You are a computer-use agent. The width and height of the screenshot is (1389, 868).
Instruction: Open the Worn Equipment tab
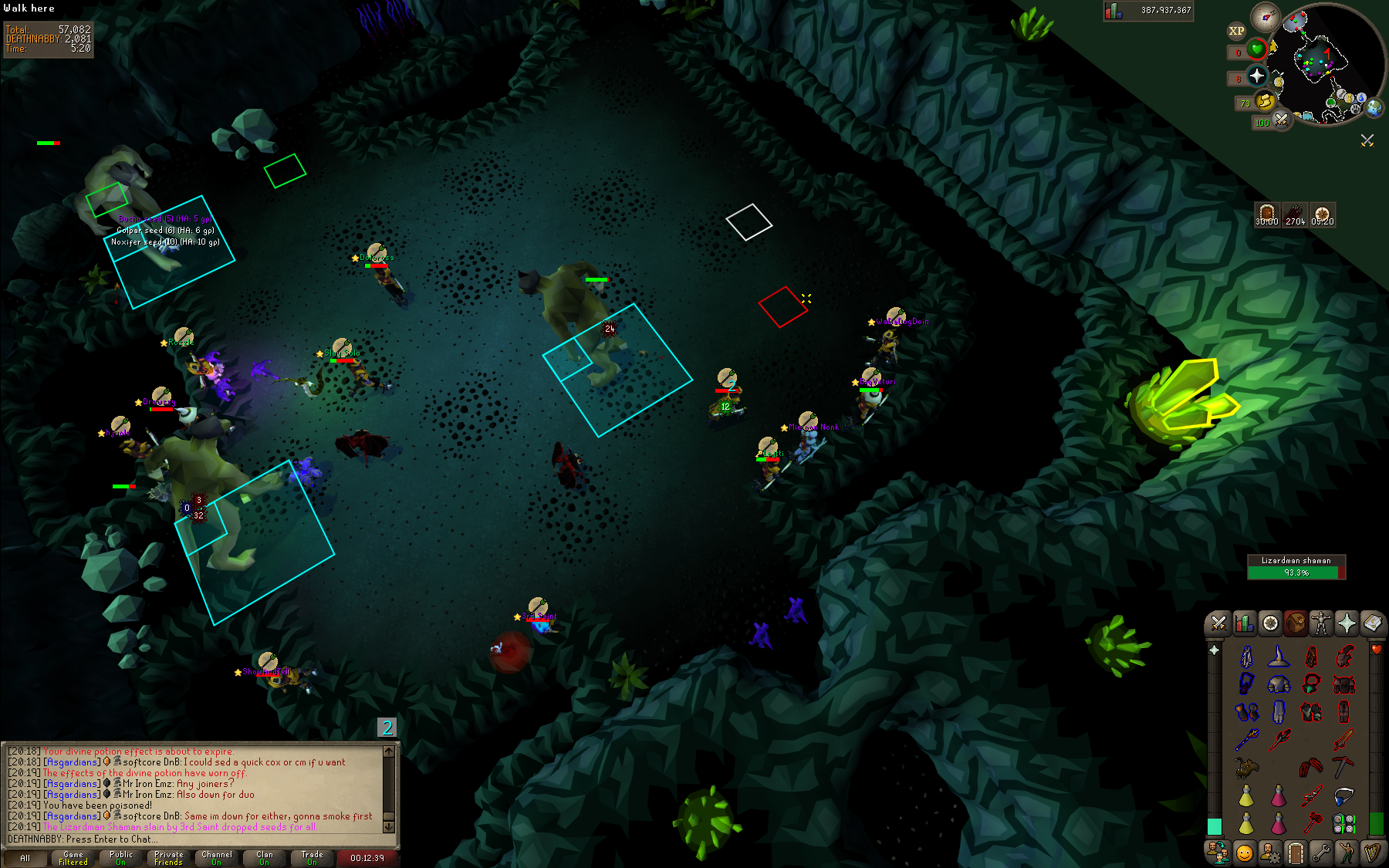[1320, 623]
